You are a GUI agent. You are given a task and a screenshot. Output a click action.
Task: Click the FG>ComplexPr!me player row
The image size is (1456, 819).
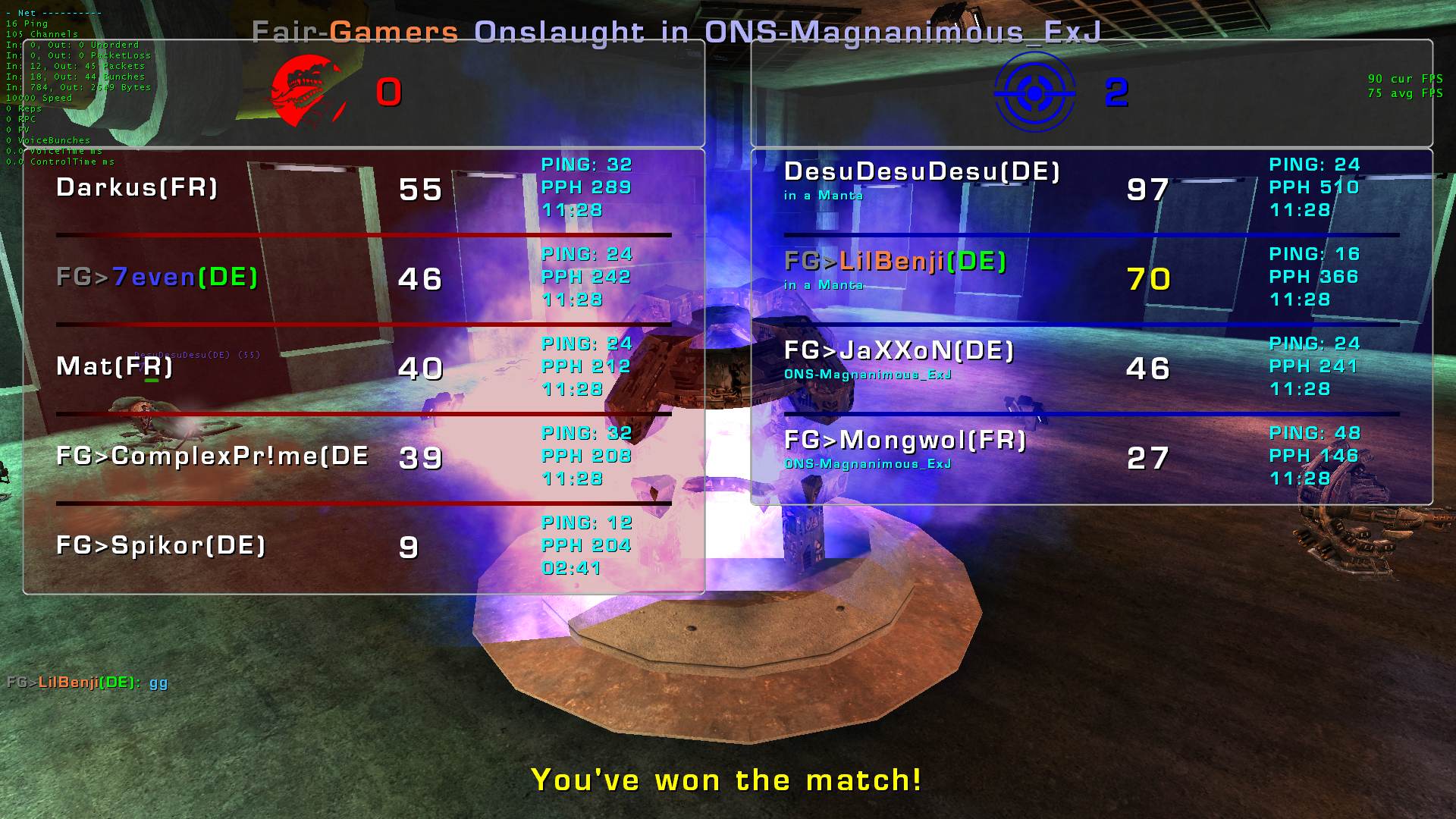(212, 456)
